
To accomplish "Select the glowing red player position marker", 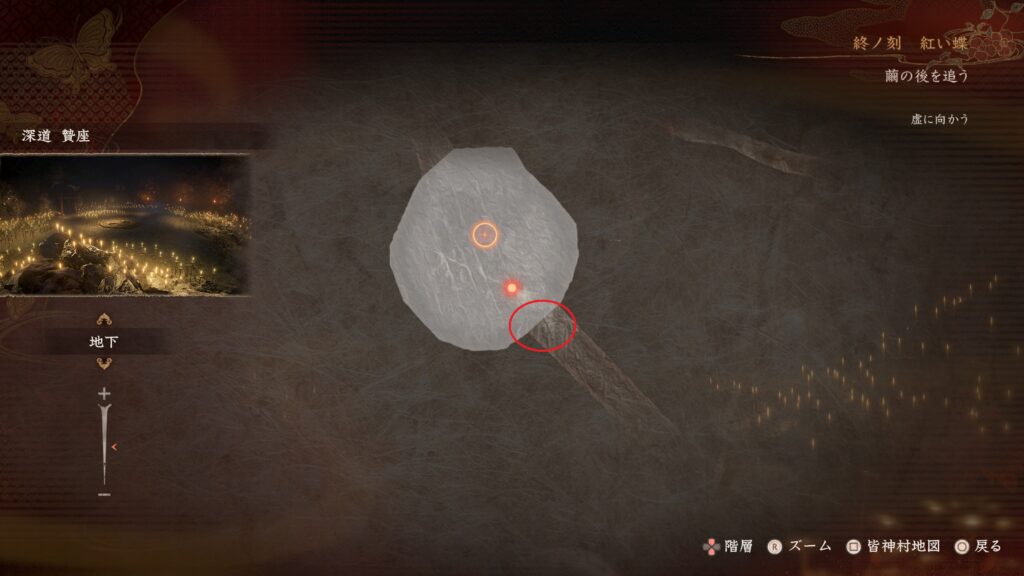I will [511, 288].
